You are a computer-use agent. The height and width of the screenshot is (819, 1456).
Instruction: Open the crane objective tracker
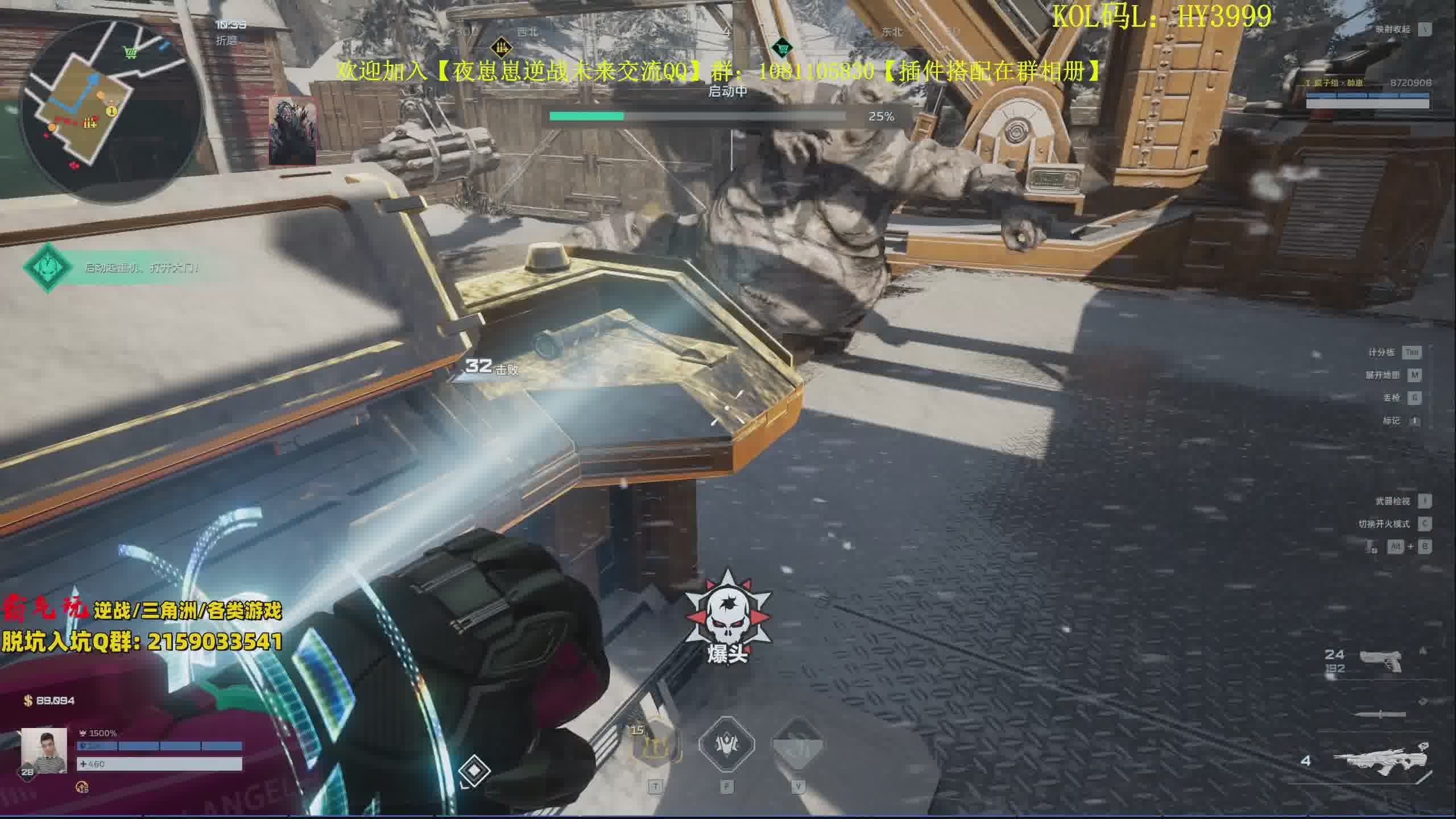coord(48,267)
